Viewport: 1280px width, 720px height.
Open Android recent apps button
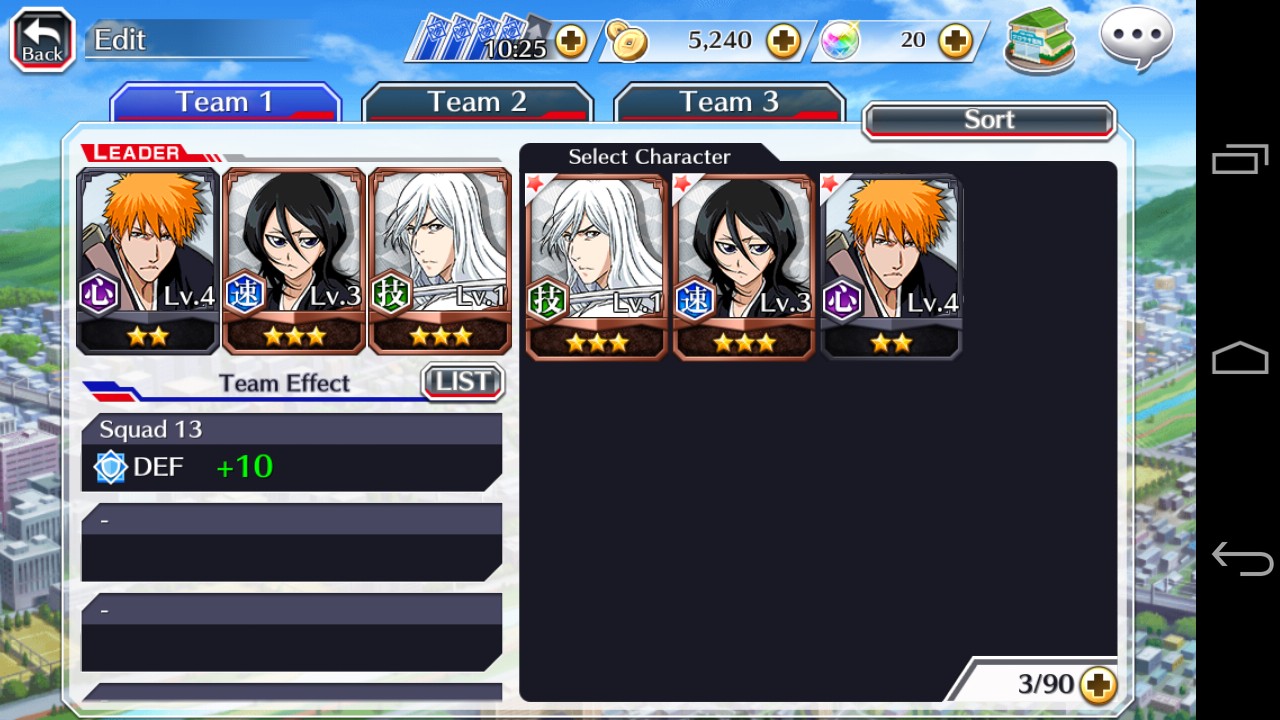1240,160
